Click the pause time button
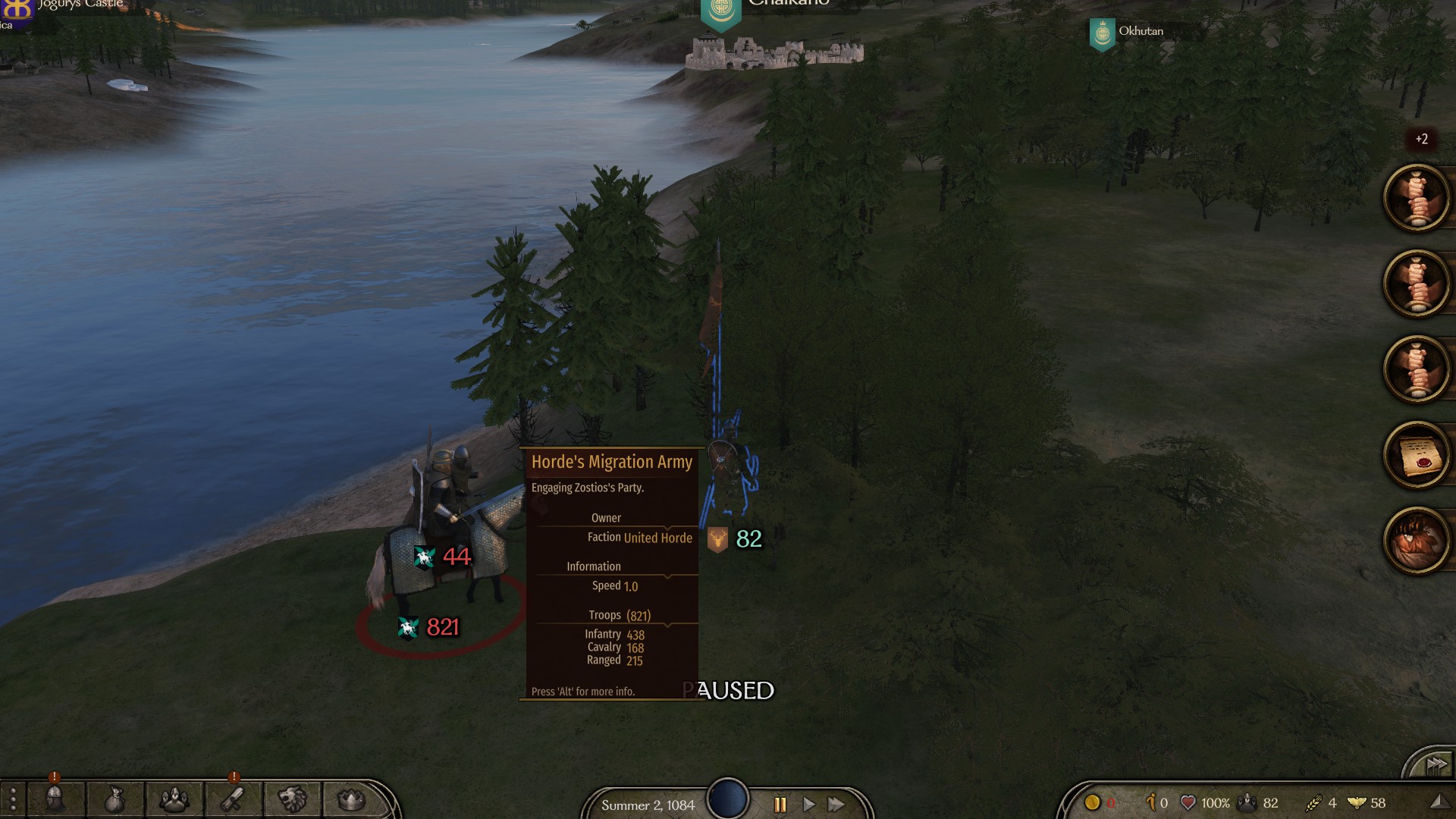 pos(780,805)
